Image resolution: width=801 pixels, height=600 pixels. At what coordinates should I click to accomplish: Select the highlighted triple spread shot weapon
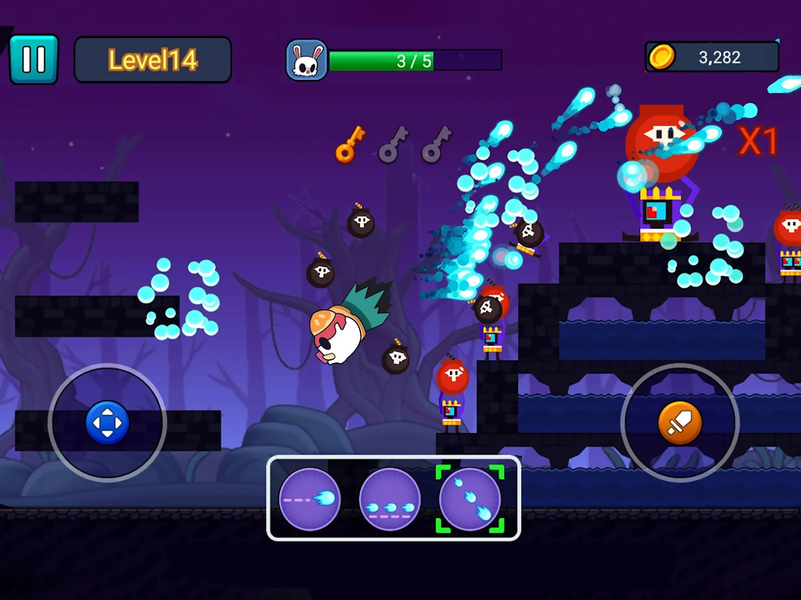470,498
